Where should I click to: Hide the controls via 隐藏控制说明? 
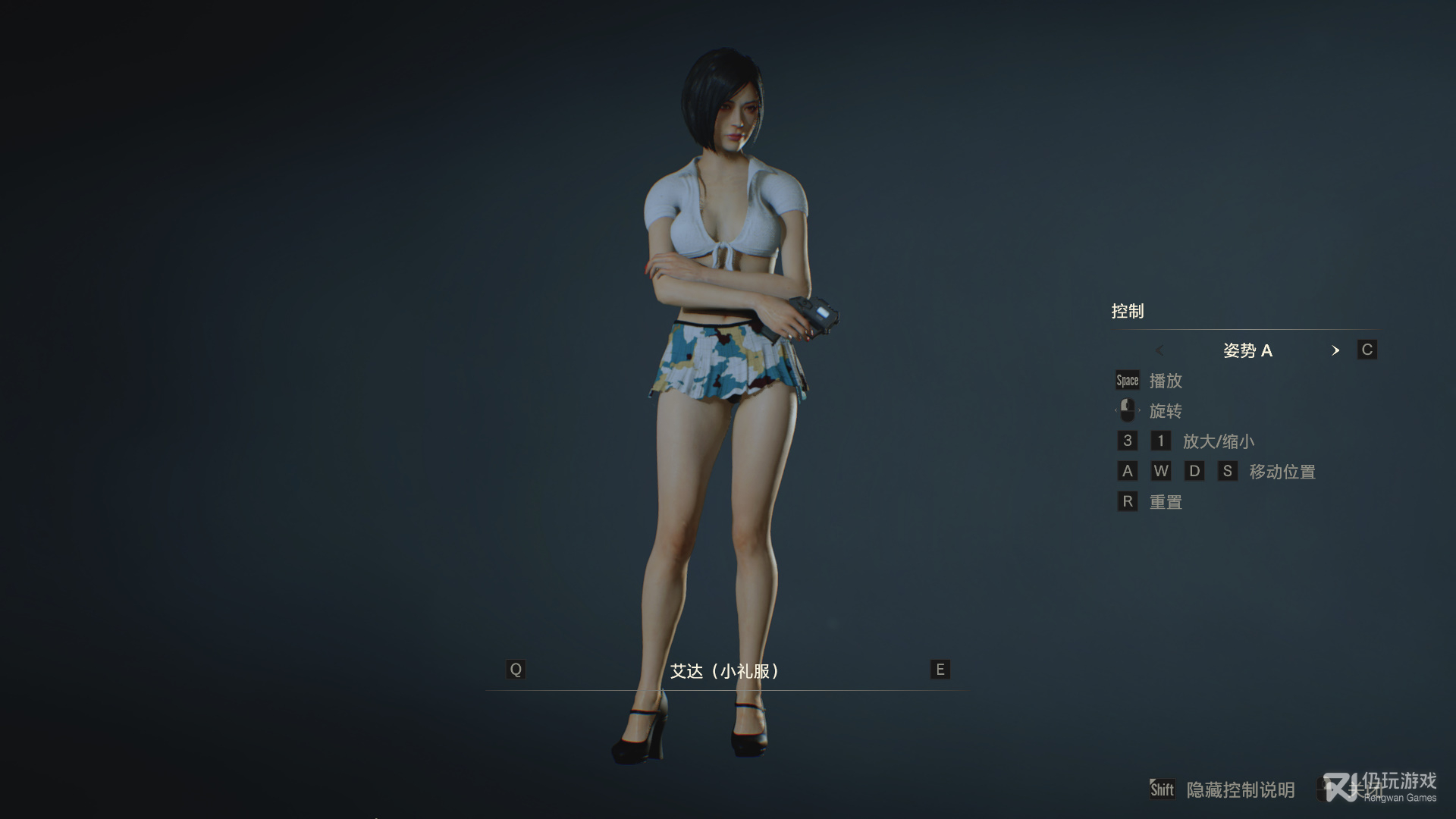pos(1240,790)
